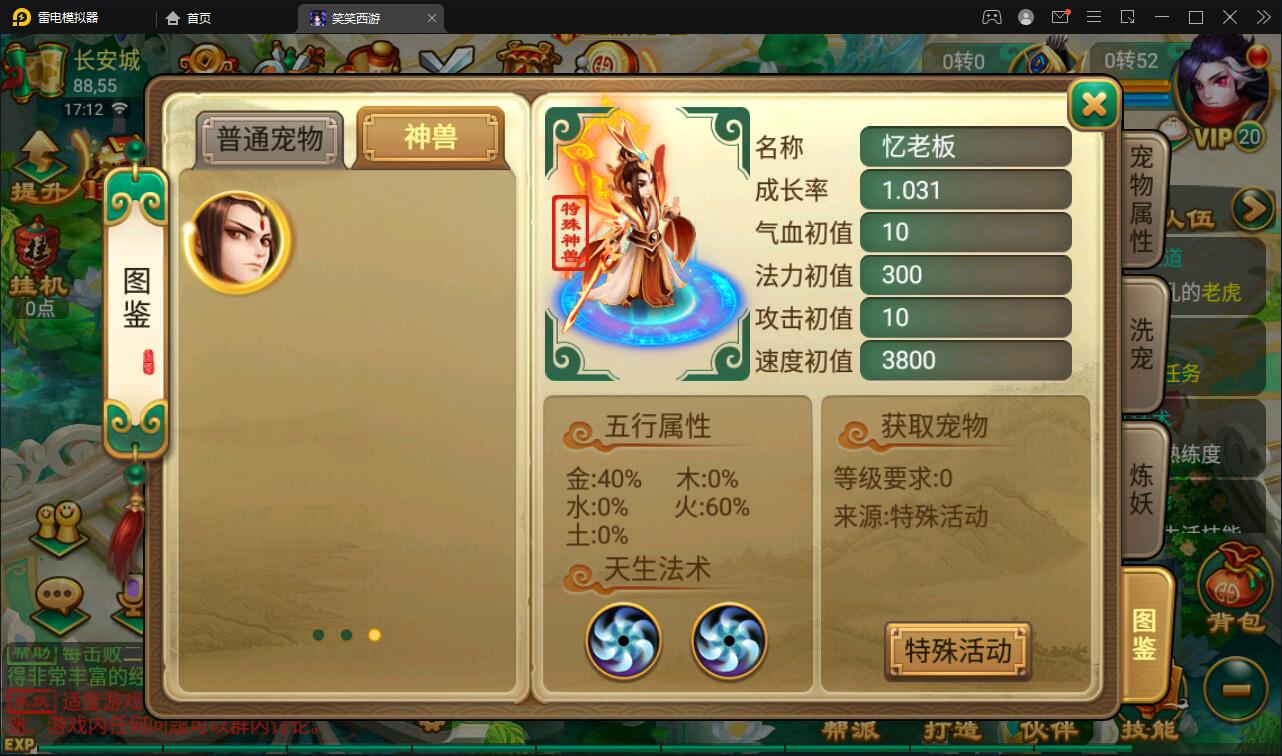Open the mail icon in the emulator title bar
The width and height of the screenshot is (1282, 756).
point(1062,16)
